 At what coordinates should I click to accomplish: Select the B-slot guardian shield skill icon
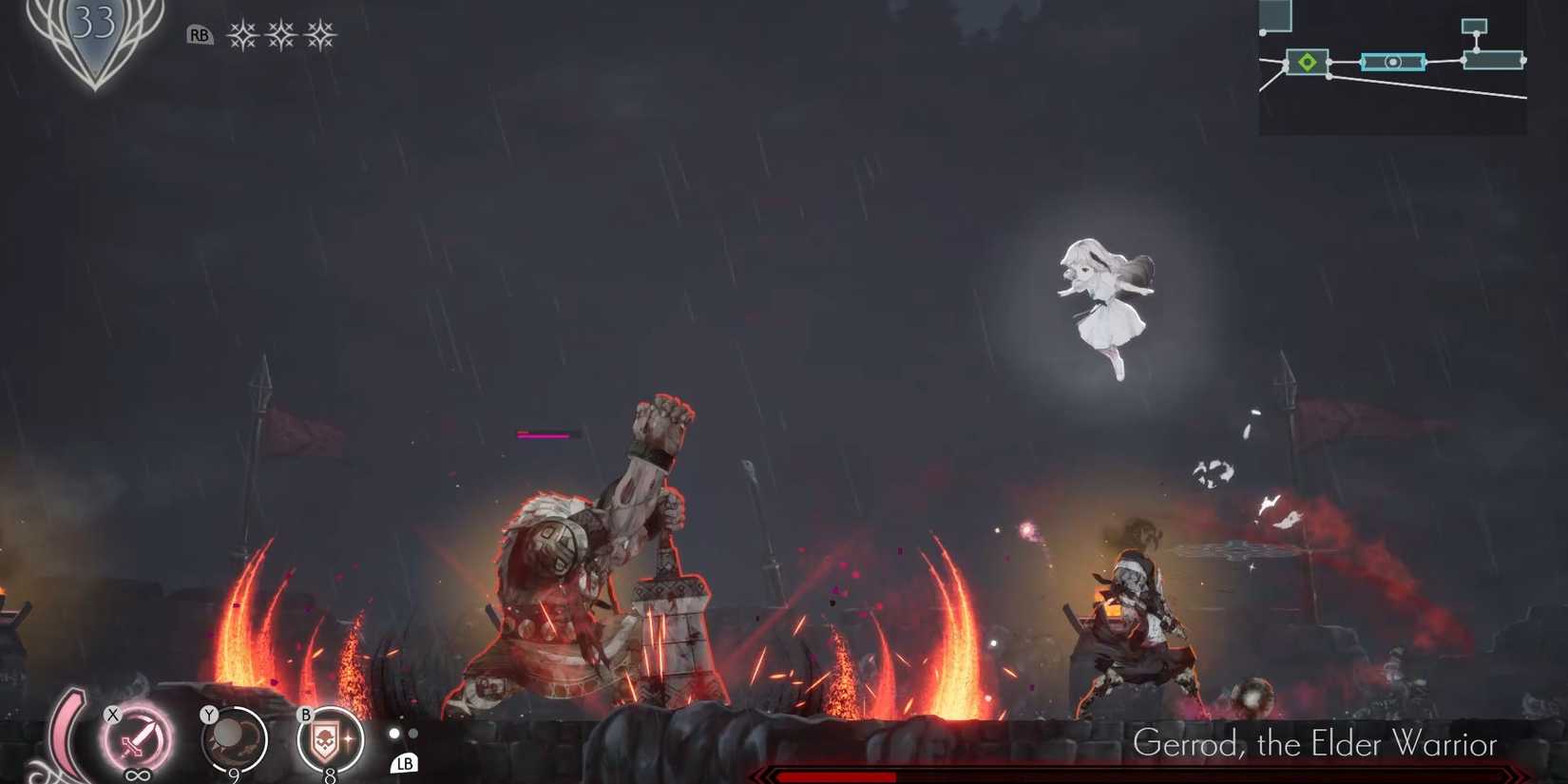click(328, 738)
